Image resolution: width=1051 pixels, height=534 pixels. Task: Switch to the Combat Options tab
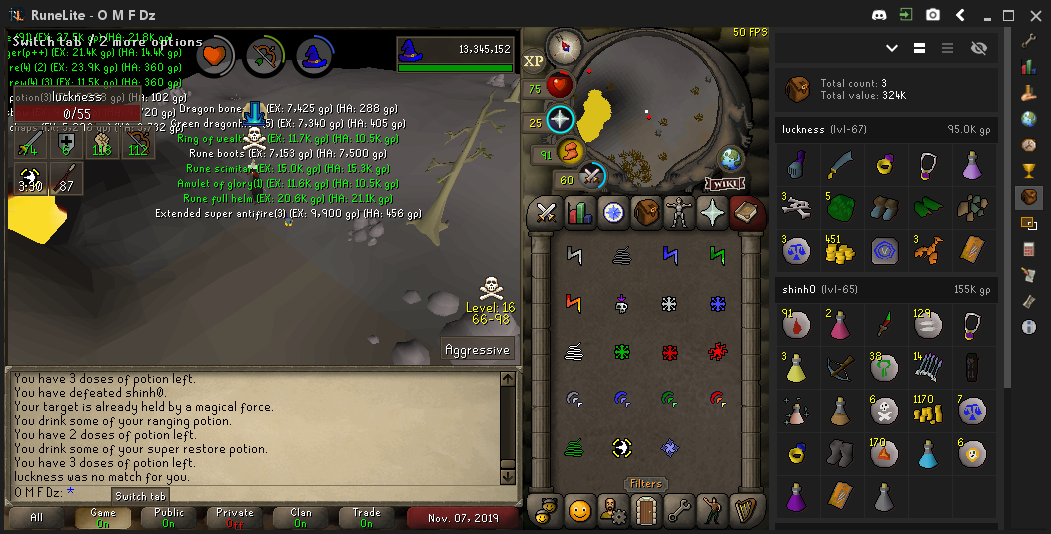[x=545, y=212]
